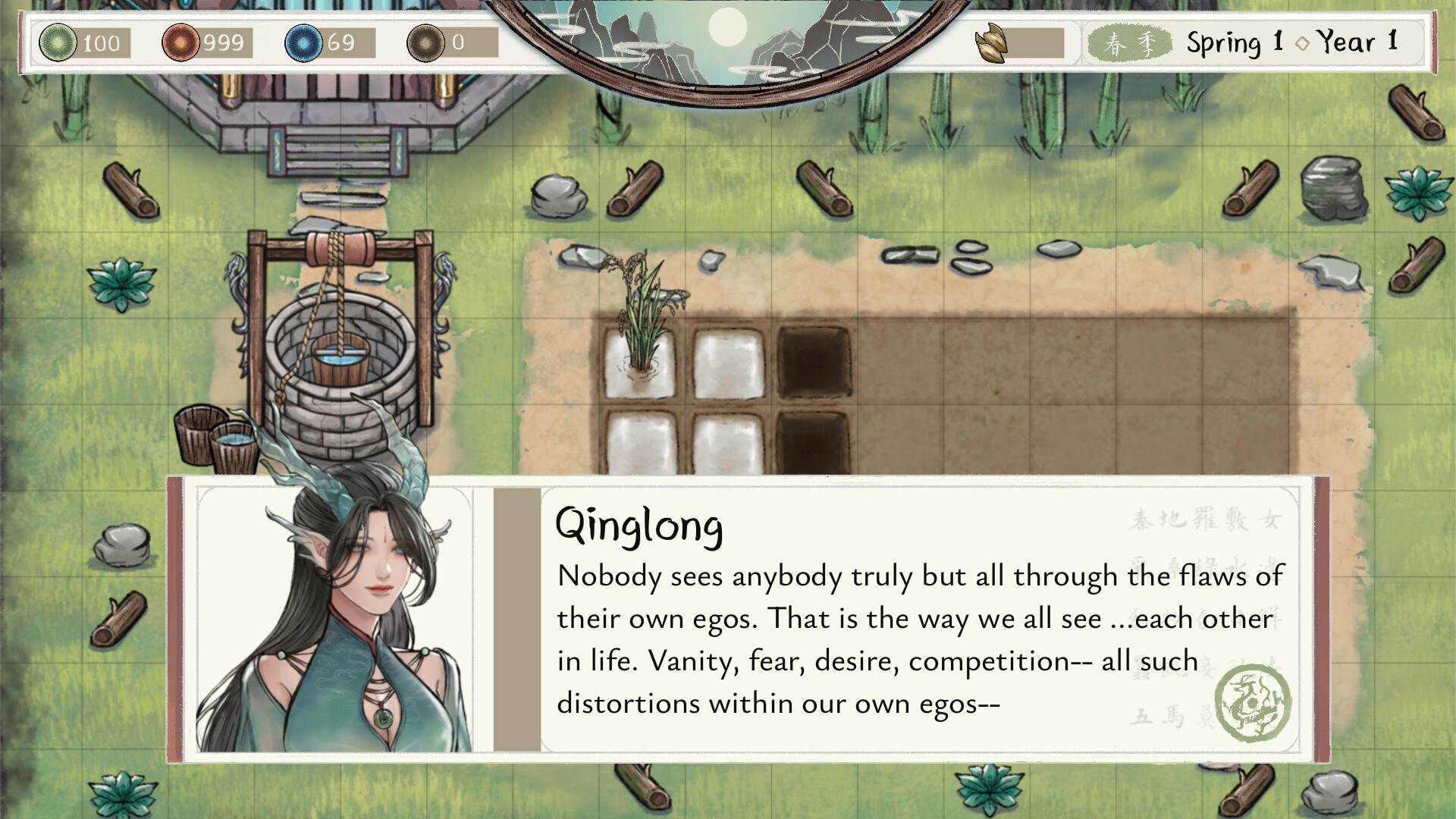Click the red resource orb showing 999

pos(180,42)
